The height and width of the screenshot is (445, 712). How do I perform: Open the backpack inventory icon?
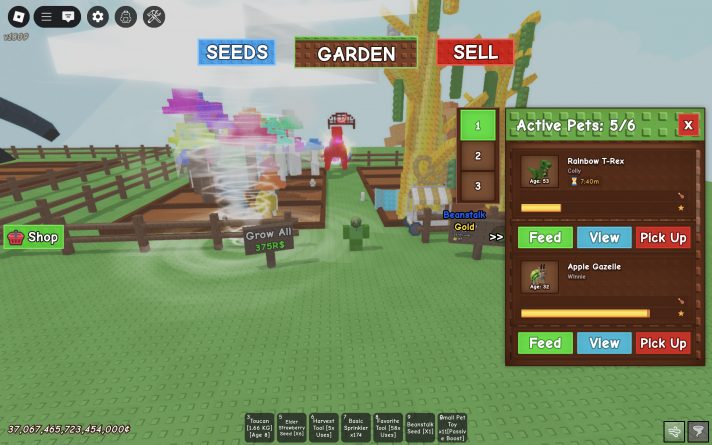click(126, 16)
